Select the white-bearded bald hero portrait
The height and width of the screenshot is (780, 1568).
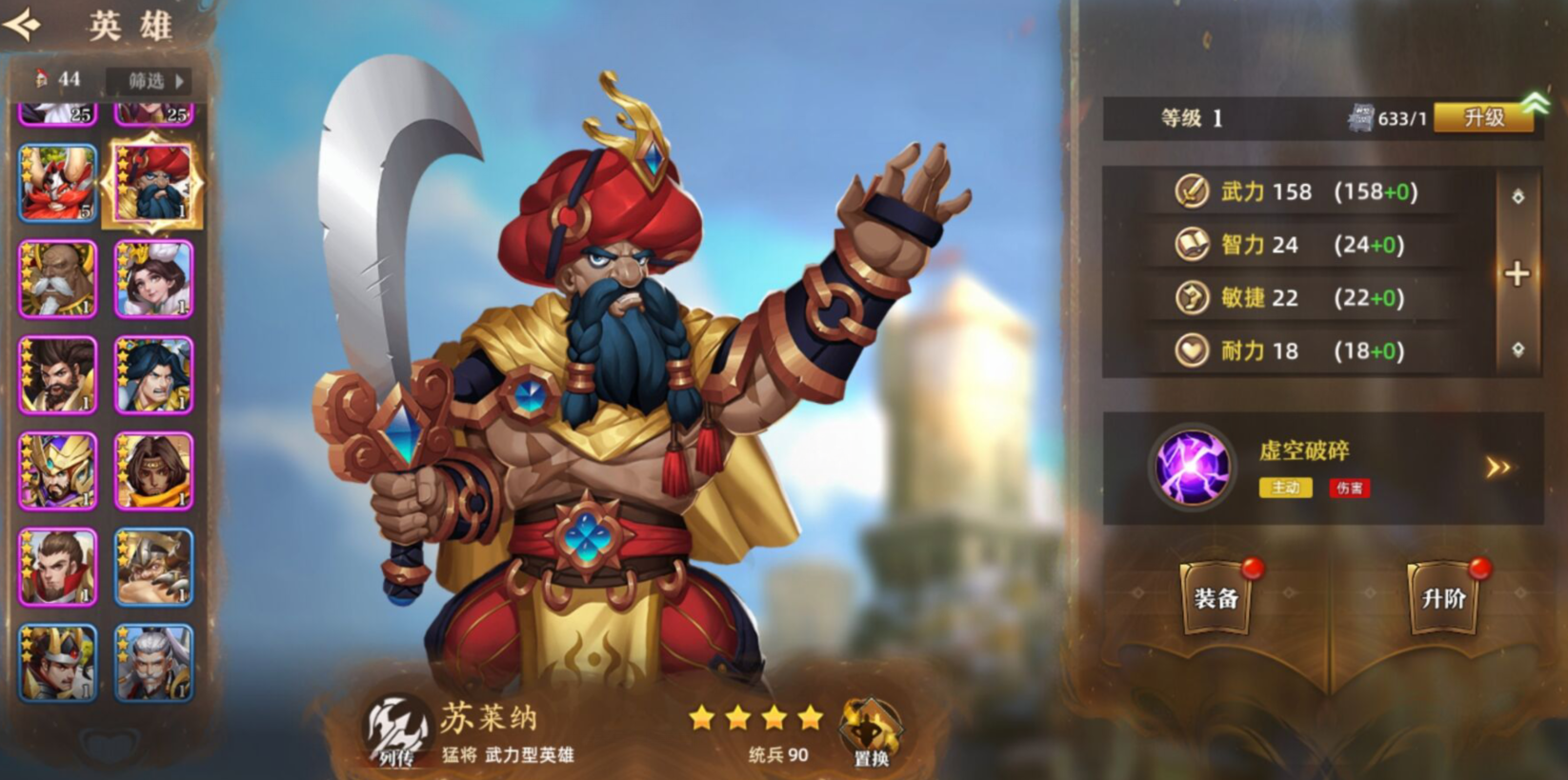pos(58,279)
